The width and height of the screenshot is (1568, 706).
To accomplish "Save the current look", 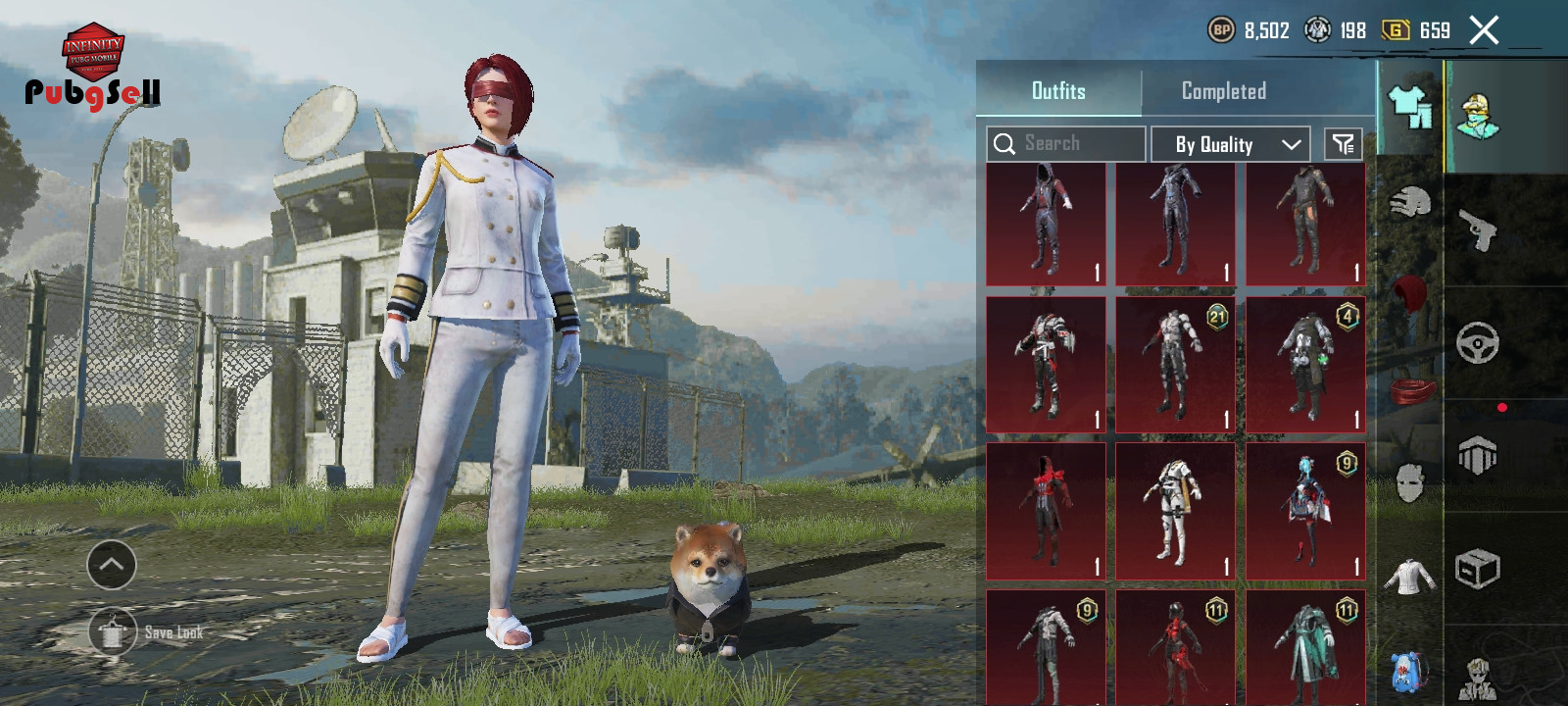I will [x=114, y=632].
